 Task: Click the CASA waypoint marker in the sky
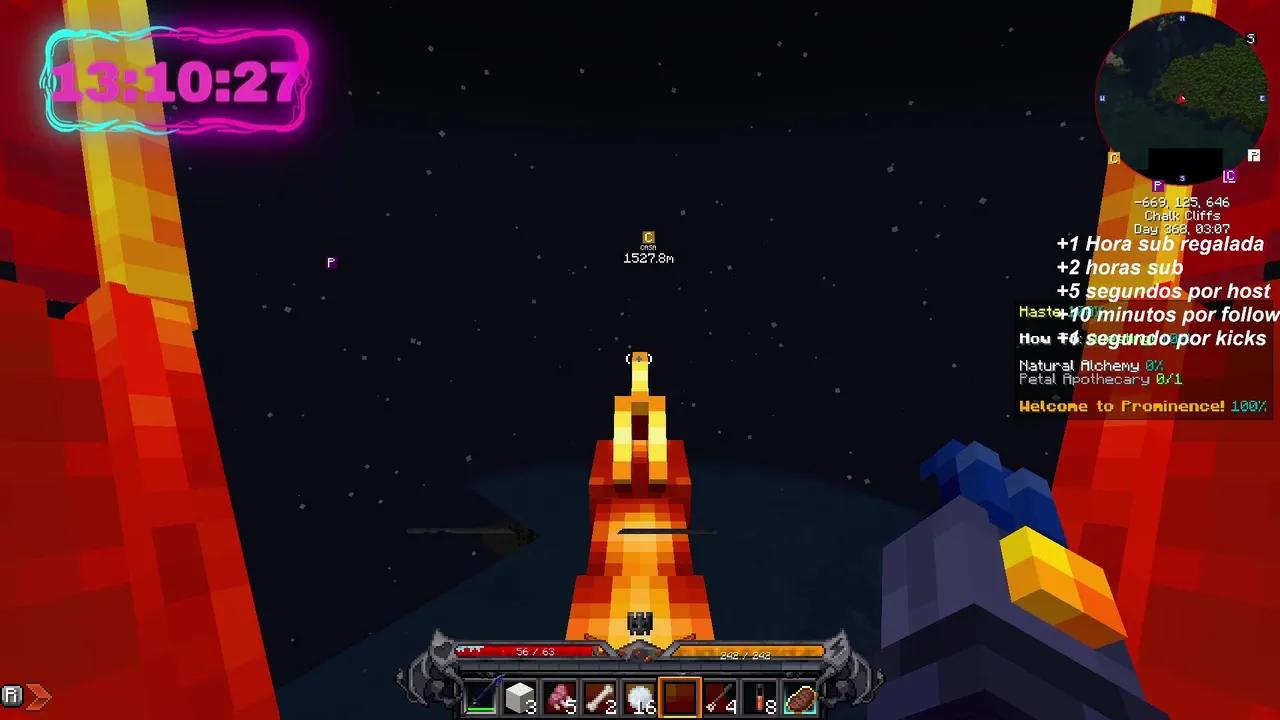(648, 240)
